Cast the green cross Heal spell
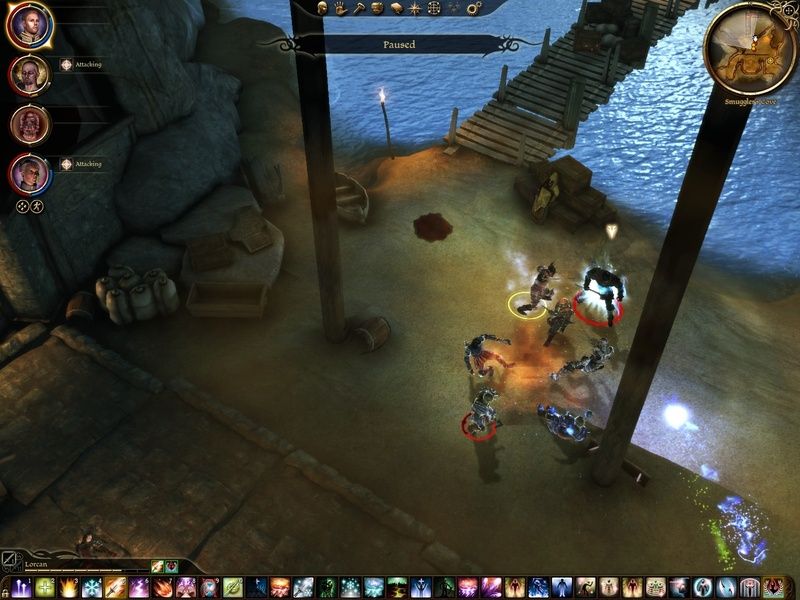 coord(45,588)
